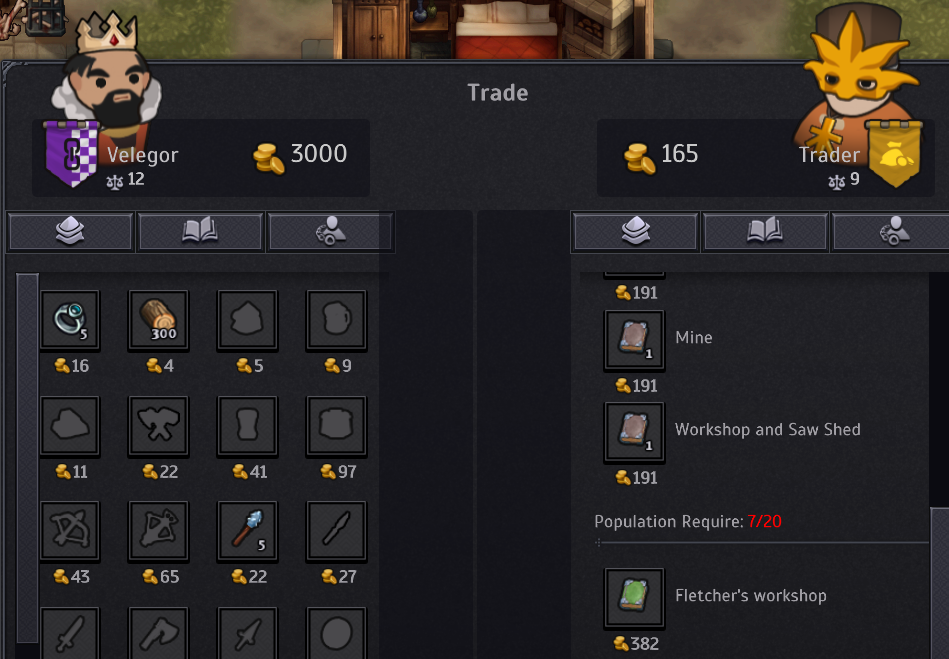This screenshot has height=659, width=949.
Task: Switch to the Trader's open-book tab
Action: click(x=765, y=232)
